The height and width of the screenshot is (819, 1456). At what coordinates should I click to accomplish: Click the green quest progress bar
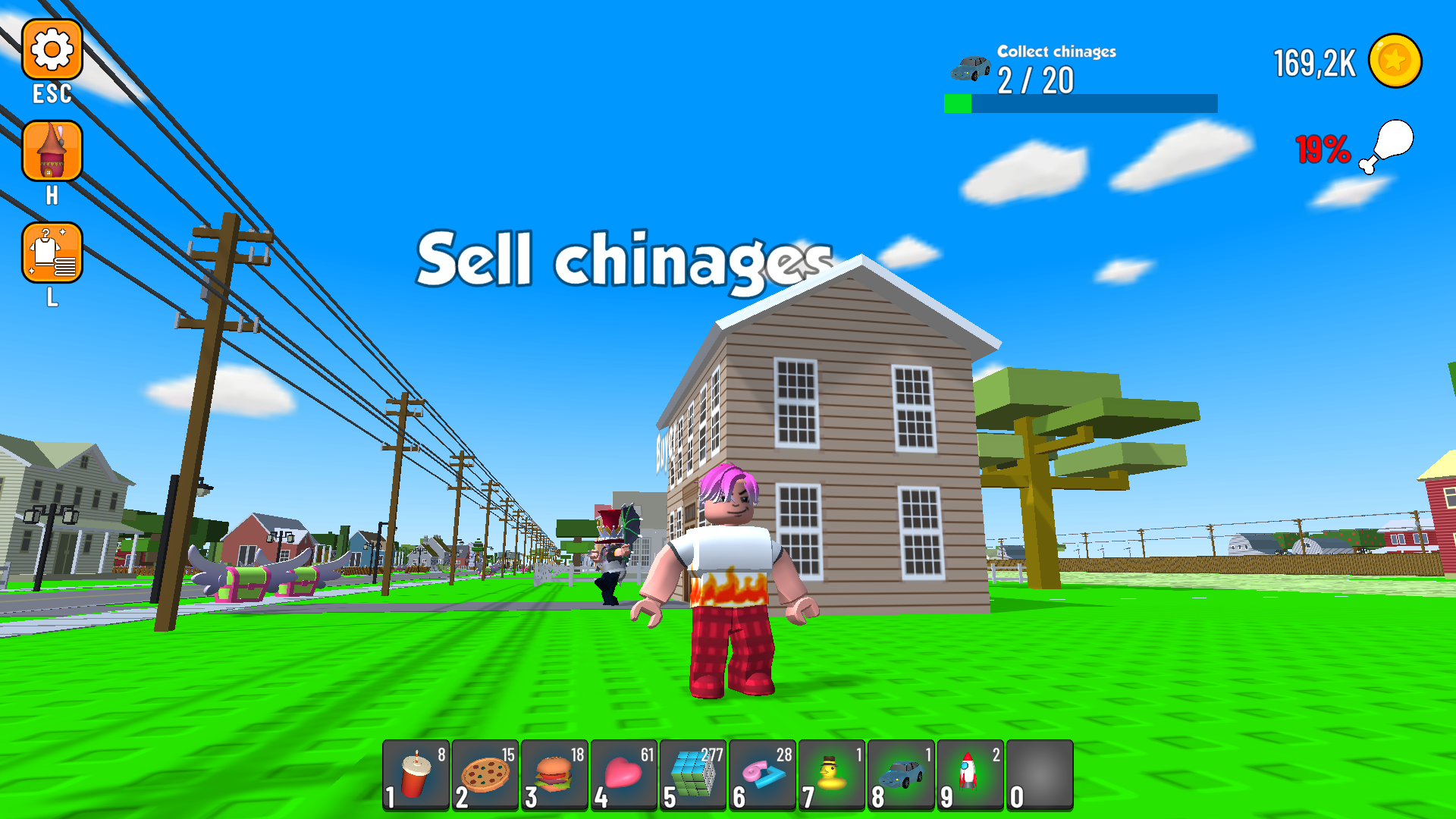[x=958, y=102]
